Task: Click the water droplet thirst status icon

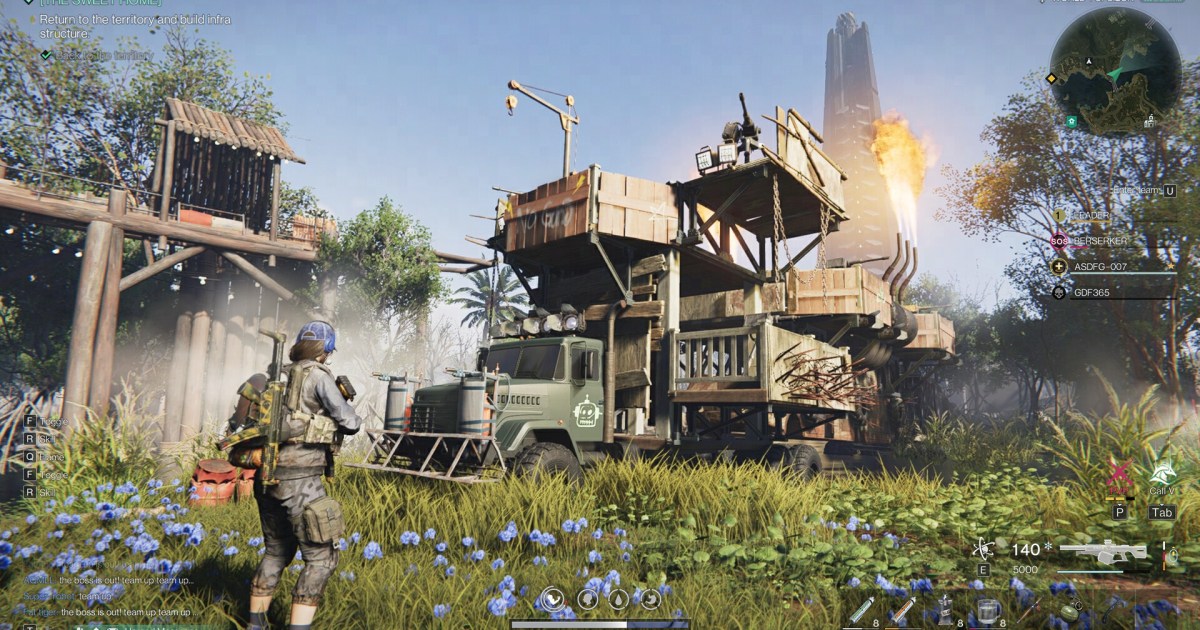Action: point(617,600)
